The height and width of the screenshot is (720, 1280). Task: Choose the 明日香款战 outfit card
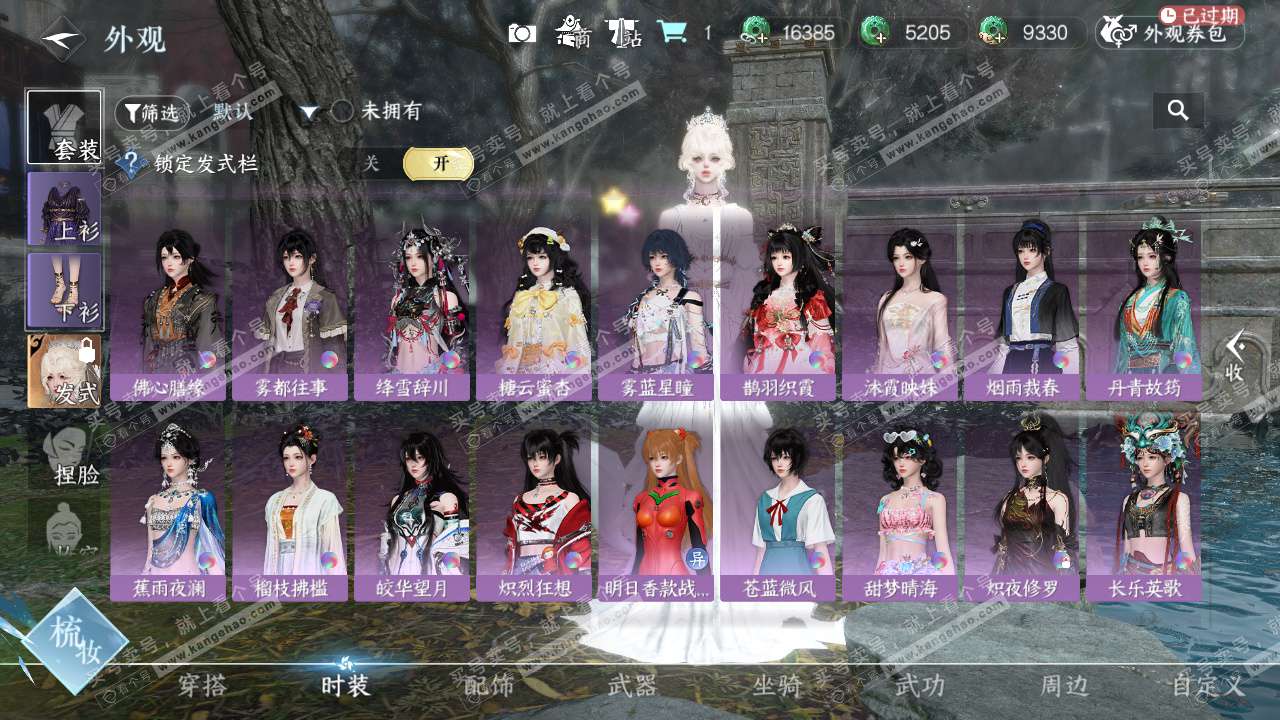pos(657,510)
